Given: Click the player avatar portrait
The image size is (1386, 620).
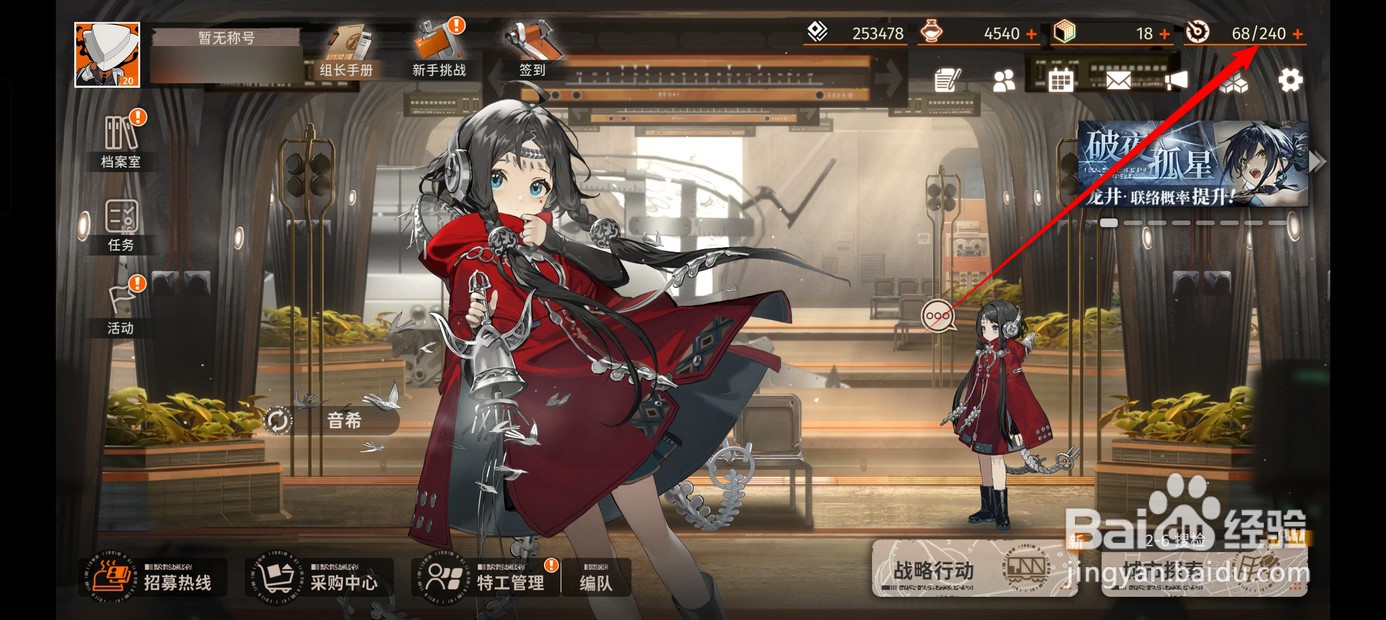Looking at the screenshot, I should click(107, 55).
